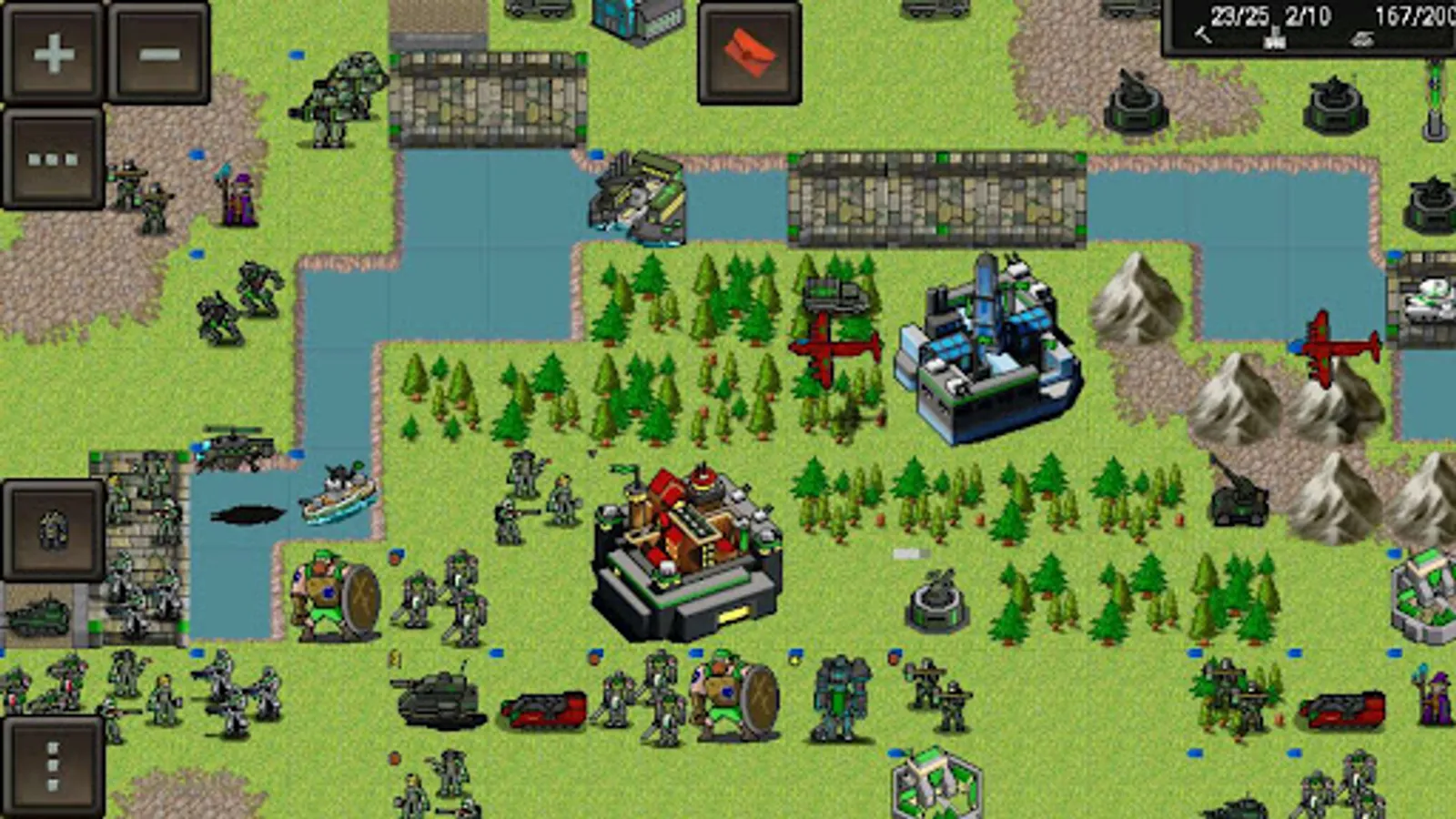The height and width of the screenshot is (819, 1456).
Task: Open the bottom-left stacked list menu
Action: [50, 763]
